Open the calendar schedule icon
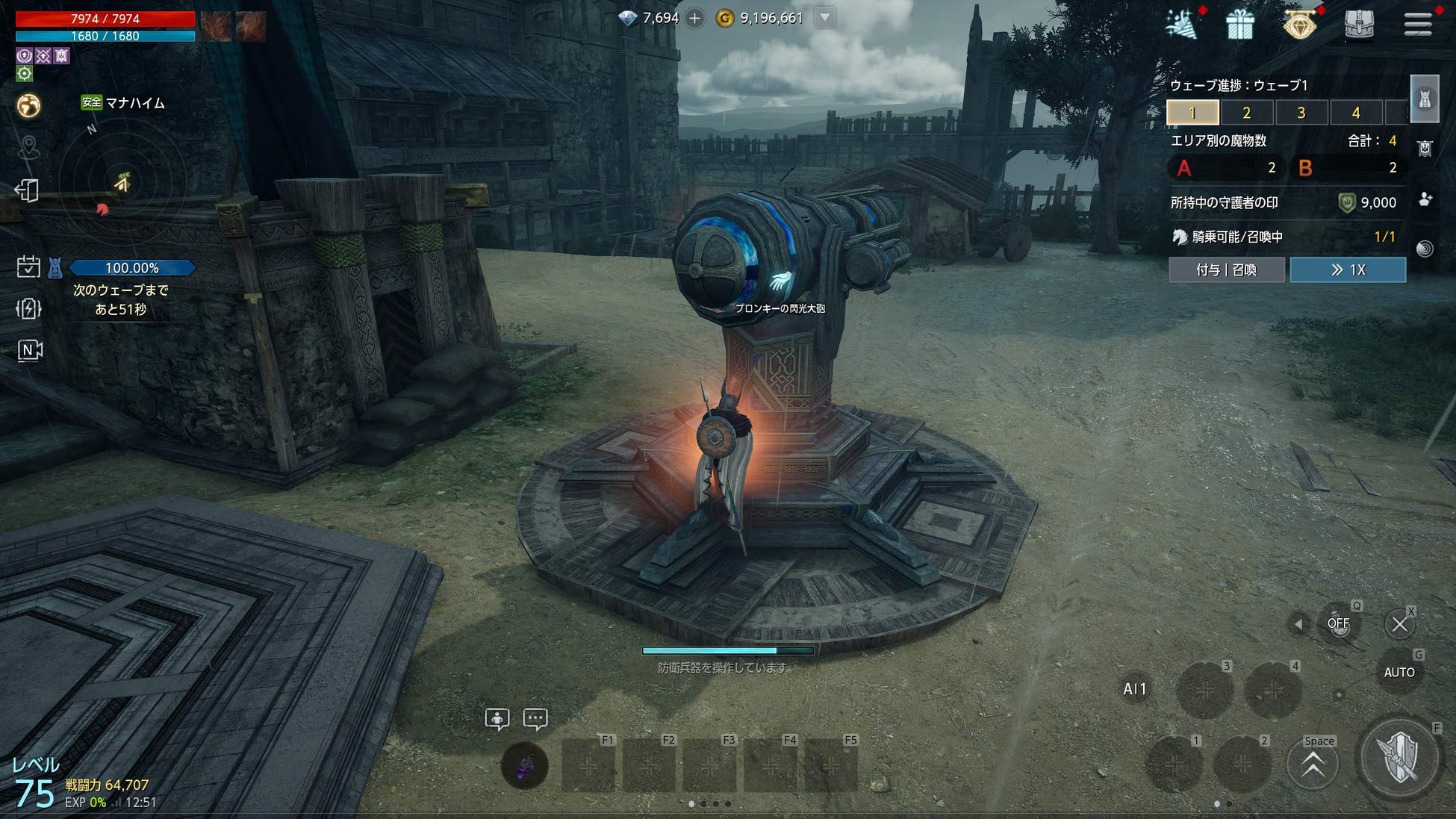Viewport: 1456px width, 819px height. tap(28, 267)
